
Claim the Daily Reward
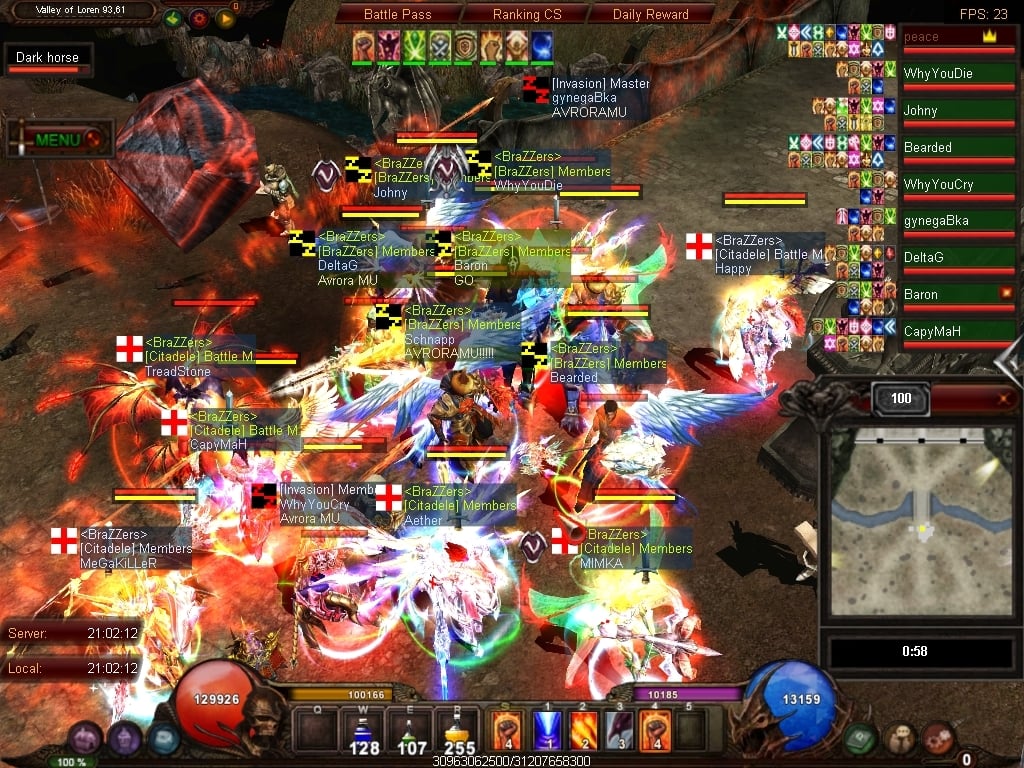click(x=650, y=14)
